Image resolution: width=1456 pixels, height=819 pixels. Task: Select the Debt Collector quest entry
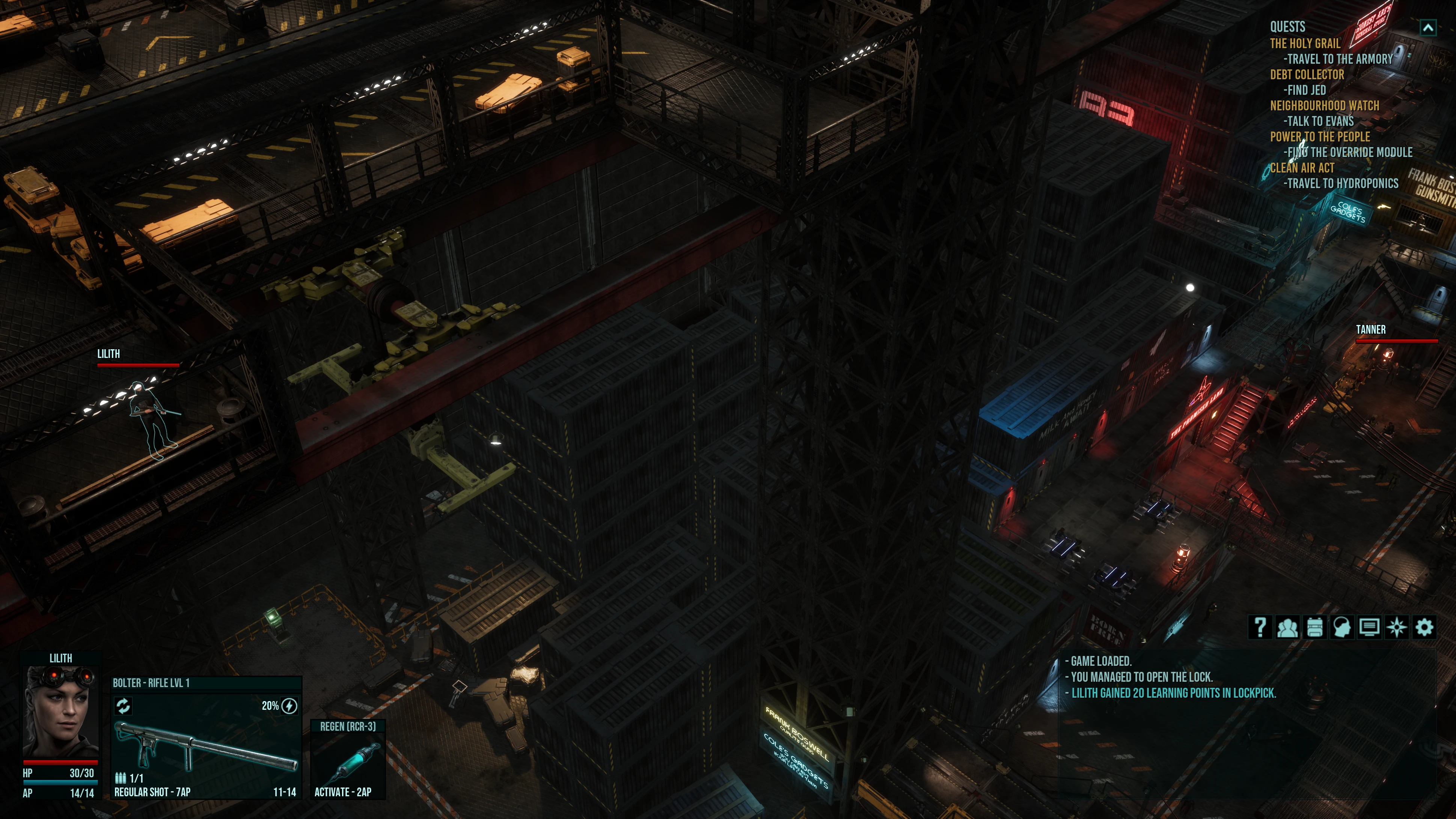coord(1307,75)
